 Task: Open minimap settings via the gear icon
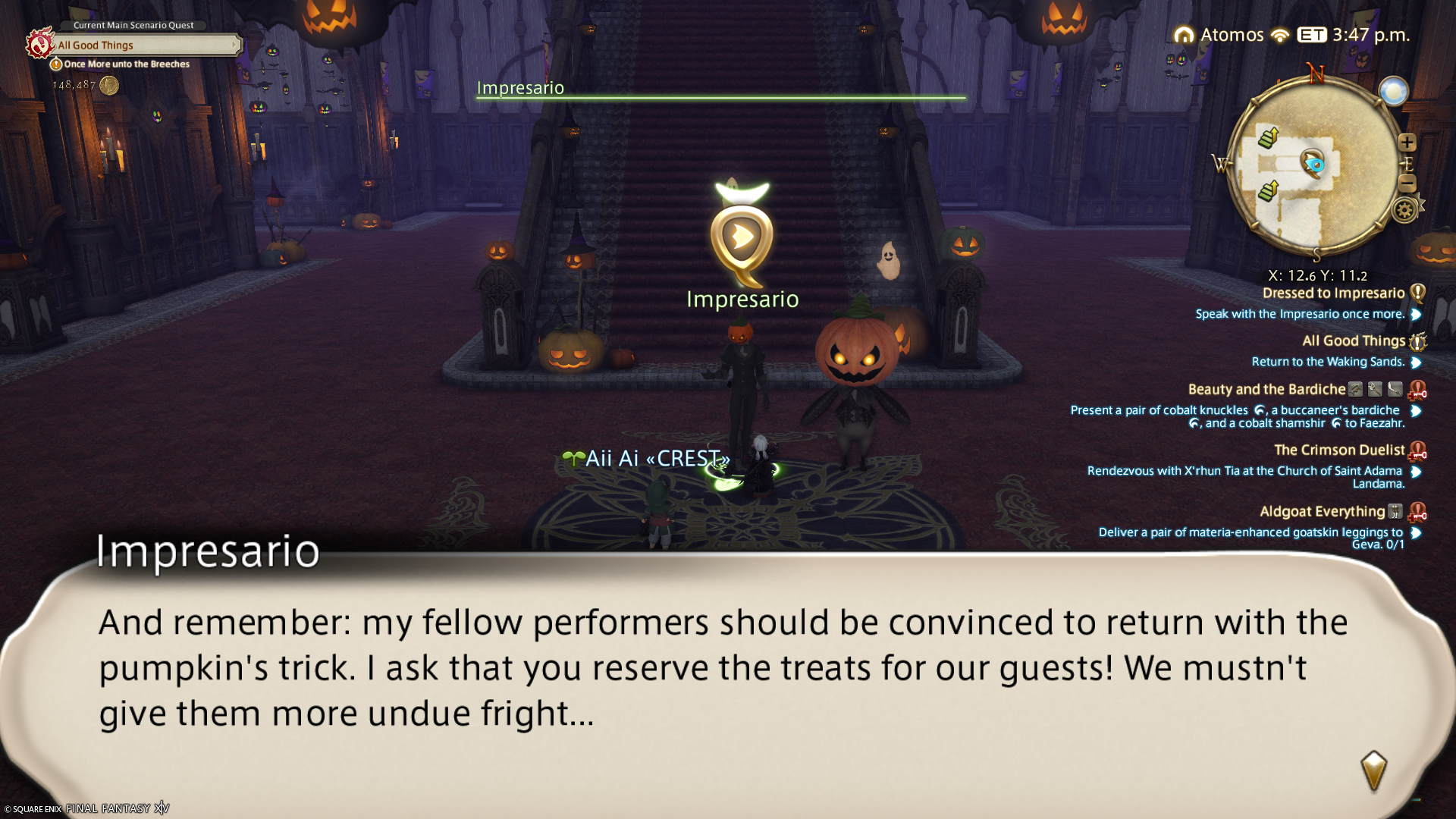(x=1404, y=210)
